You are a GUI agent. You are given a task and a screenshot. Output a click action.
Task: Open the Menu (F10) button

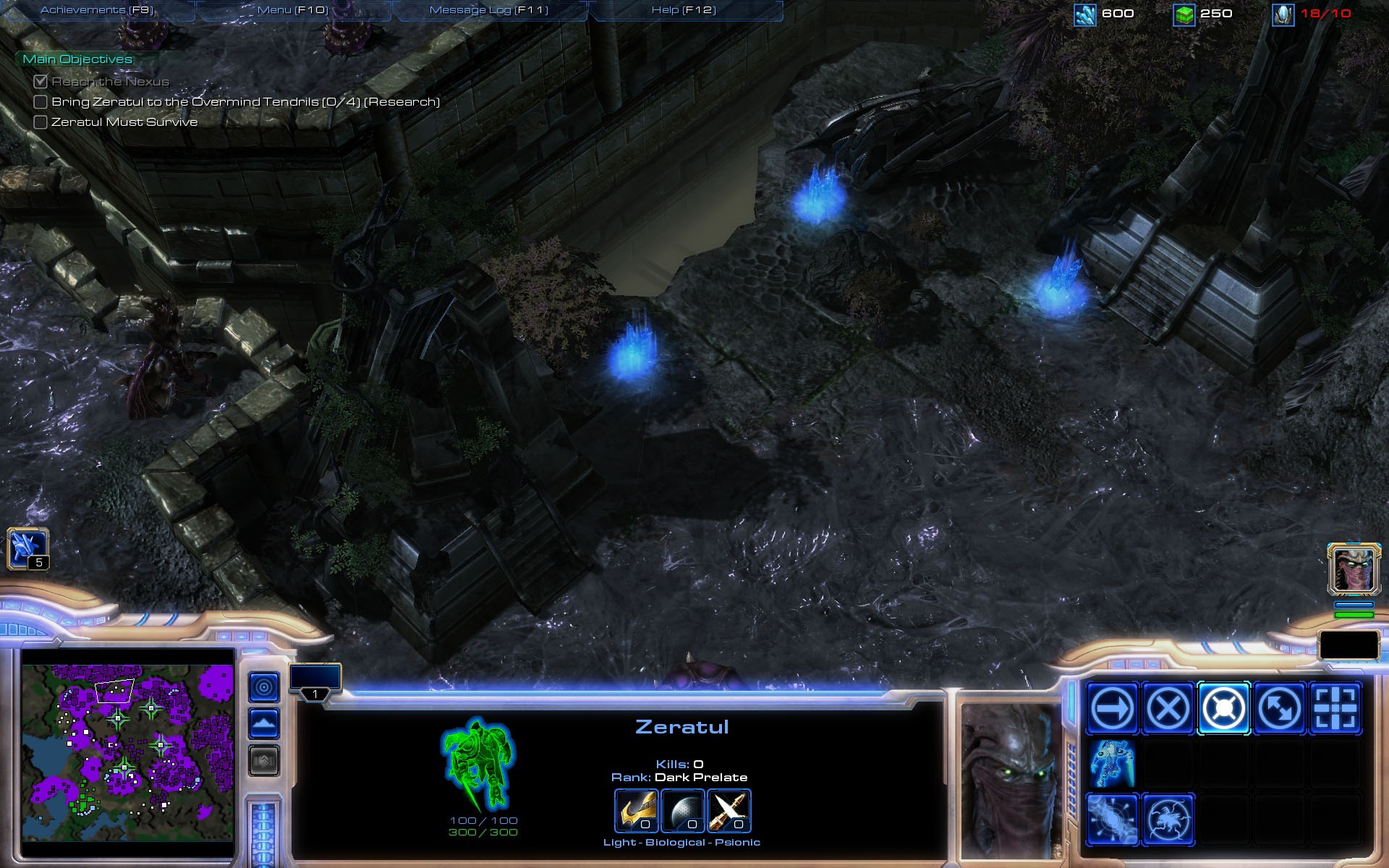293,10
